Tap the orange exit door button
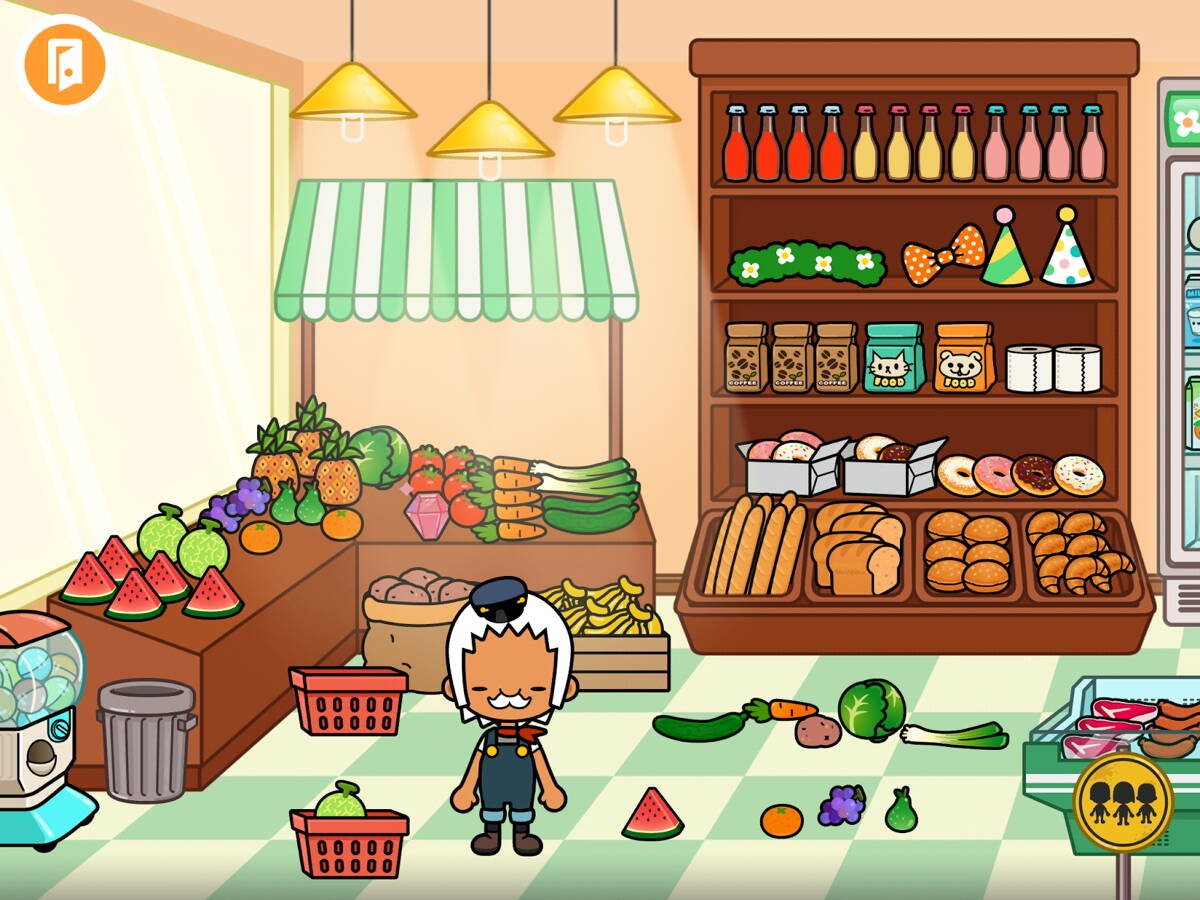This screenshot has height=900, width=1200. [65, 64]
